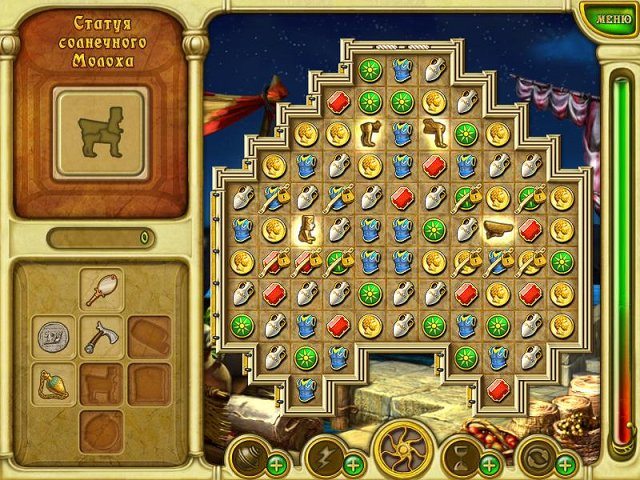Click the green plus beside the lightning bolt

click(x=353, y=464)
